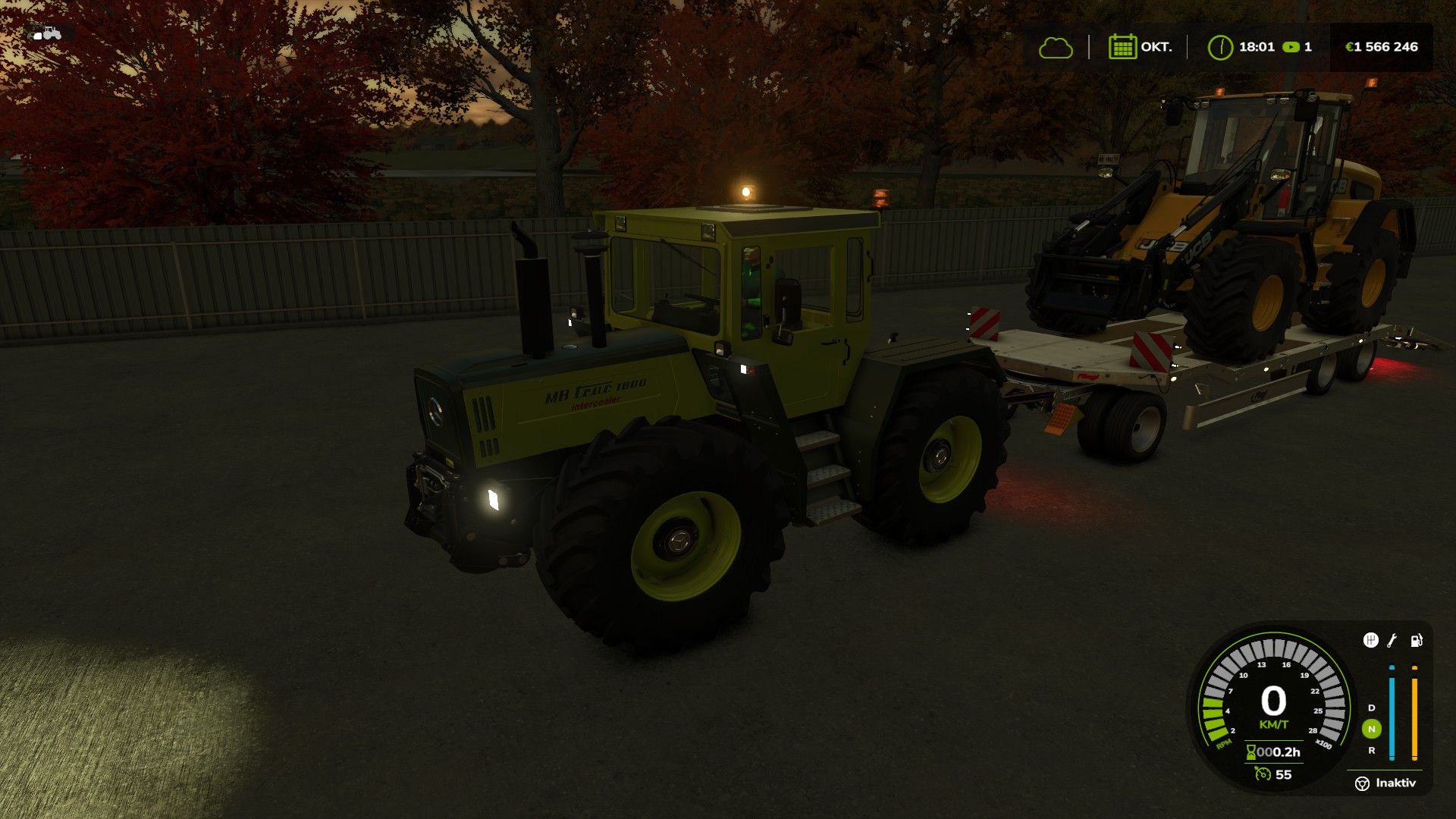Viewport: 1456px width, 819px height.
Task: Toggle the green time scale play icon
Action: pos(1290,47)
